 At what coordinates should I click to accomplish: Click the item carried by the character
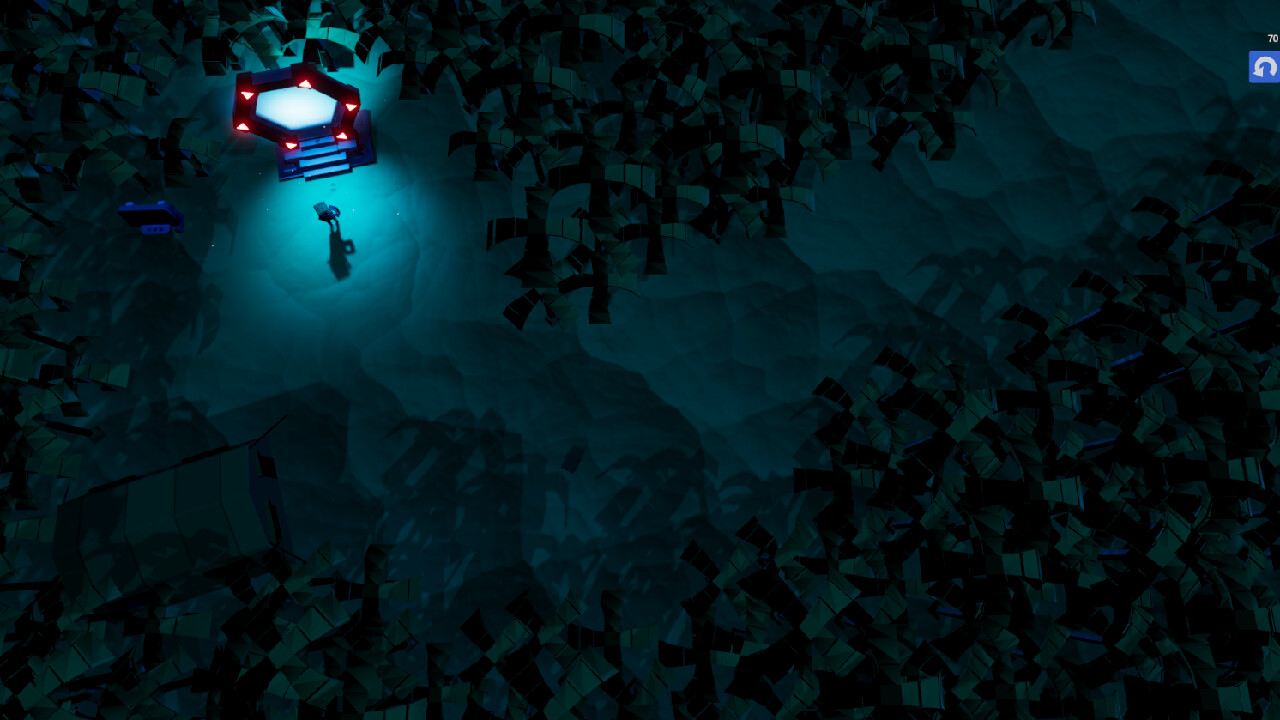point(322,208)
